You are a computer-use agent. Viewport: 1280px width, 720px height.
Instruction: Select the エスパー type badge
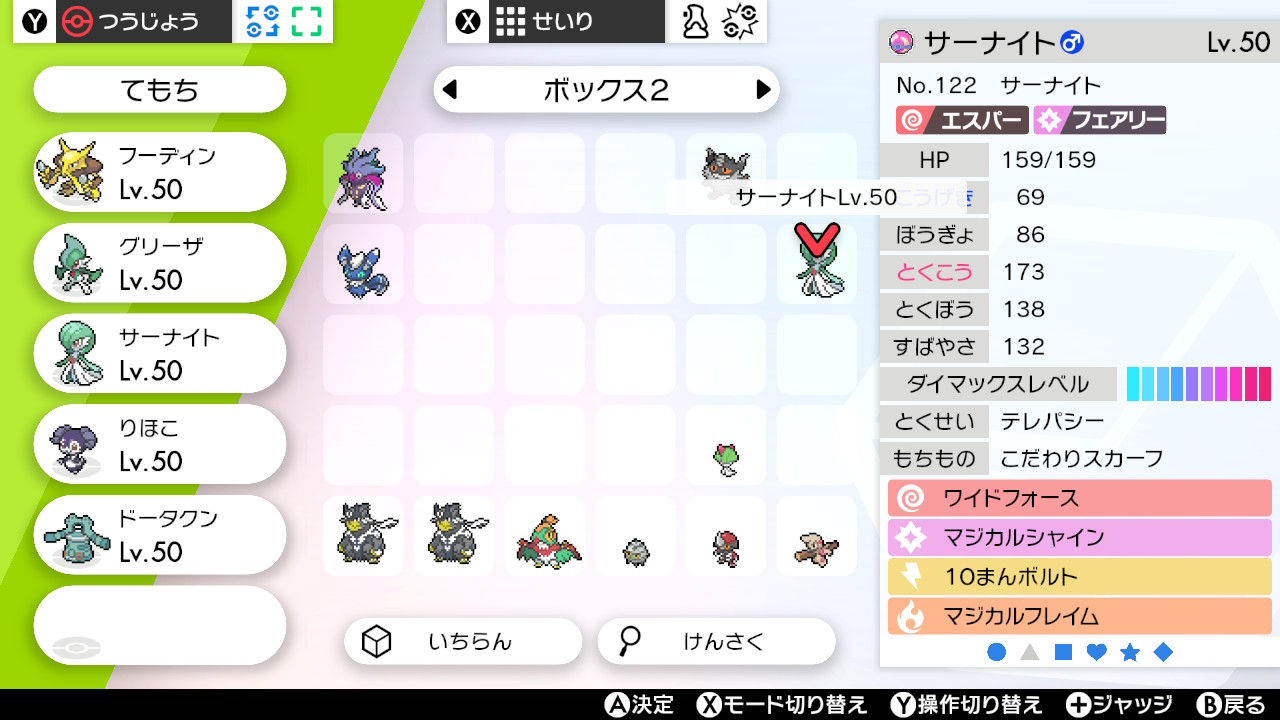point(962,119)
